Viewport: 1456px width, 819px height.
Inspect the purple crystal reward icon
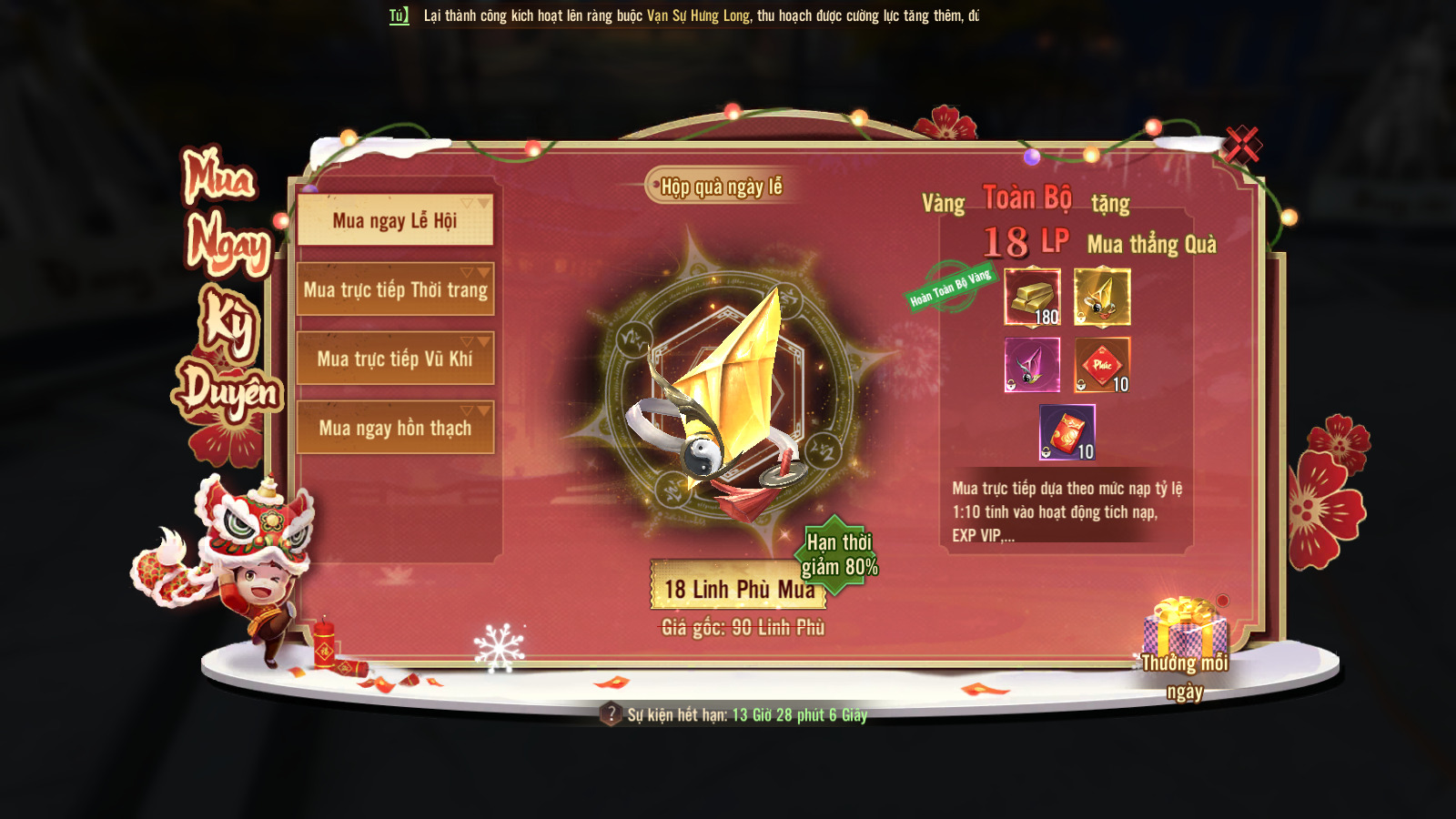[x=1032, y=365]
